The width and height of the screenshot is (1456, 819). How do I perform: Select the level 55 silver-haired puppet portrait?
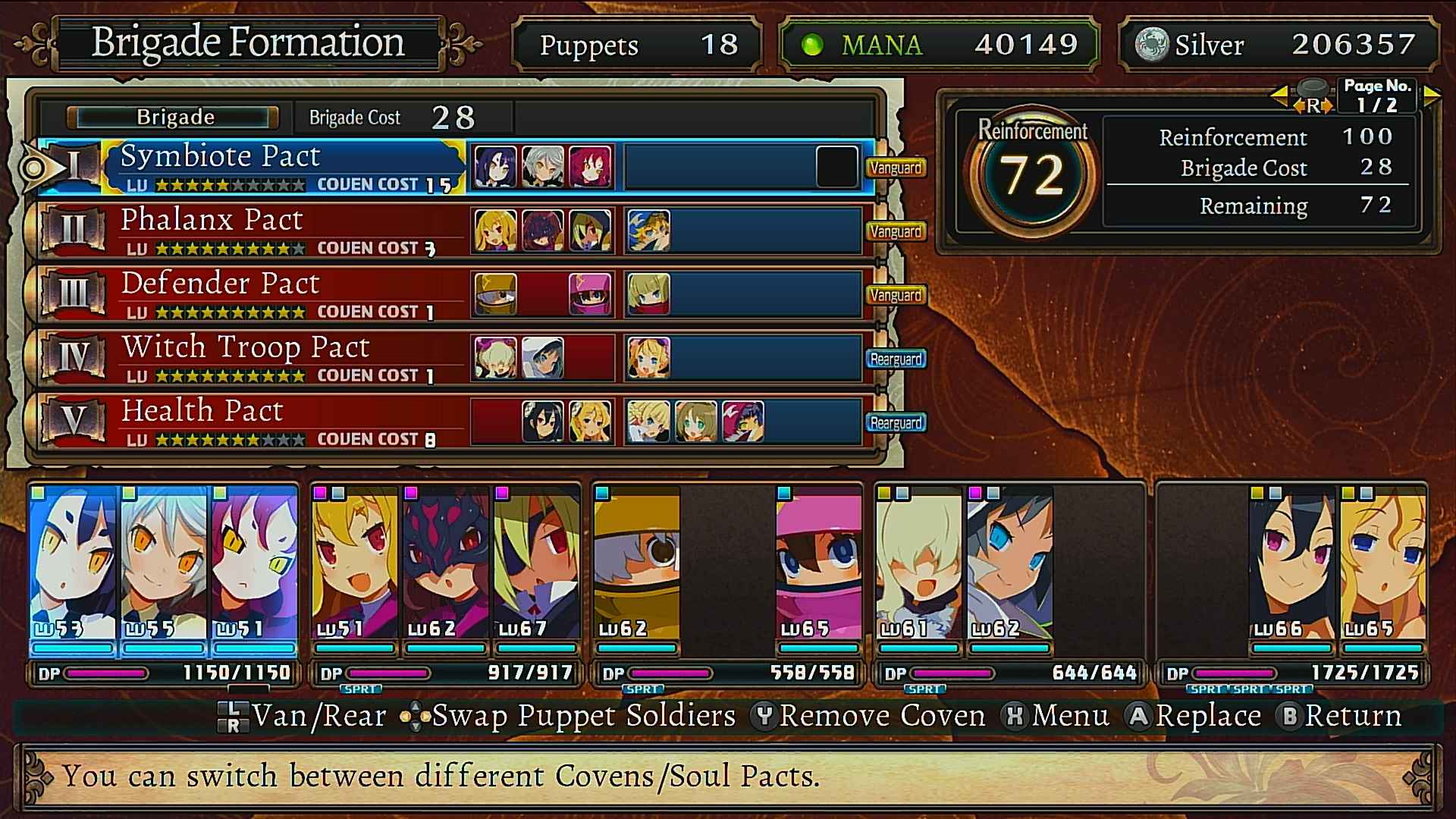coord(164,565)
